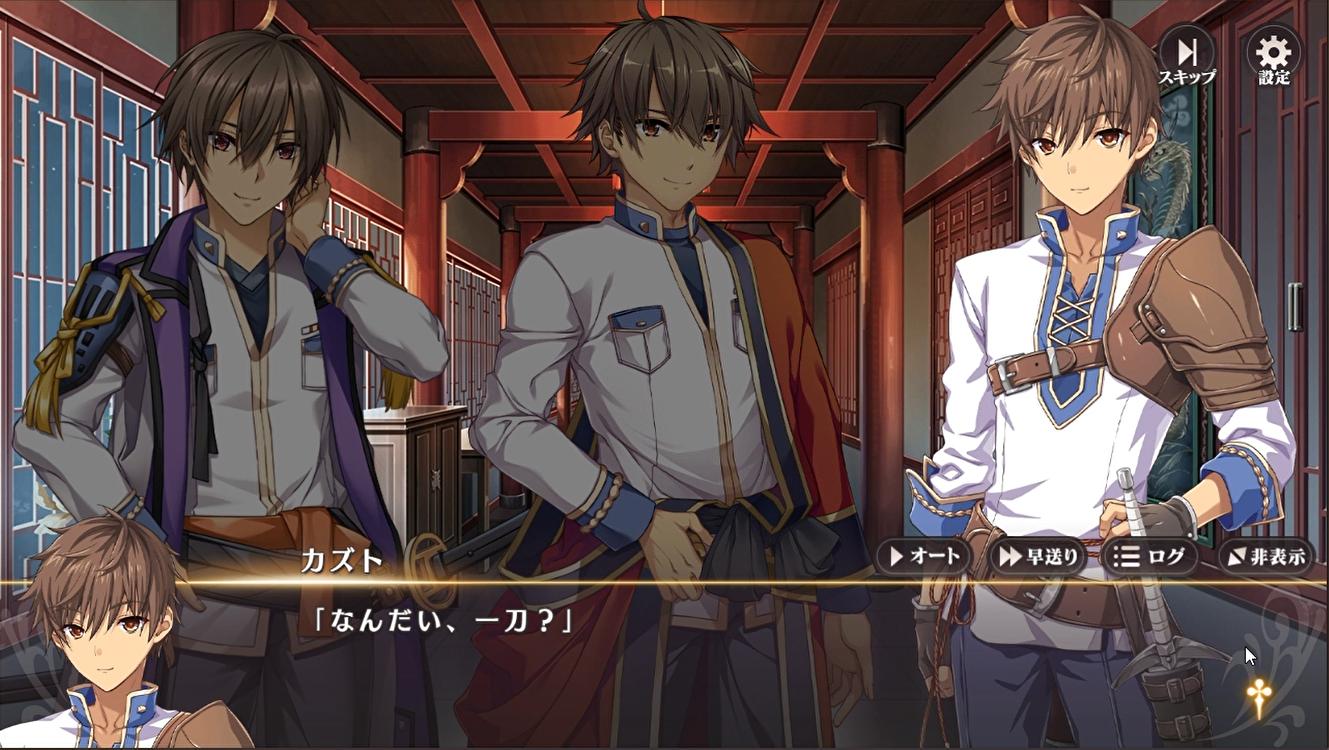Enable auto-play with the オート button
This screenshot has width=1329, height=750.
coord(923,556)
